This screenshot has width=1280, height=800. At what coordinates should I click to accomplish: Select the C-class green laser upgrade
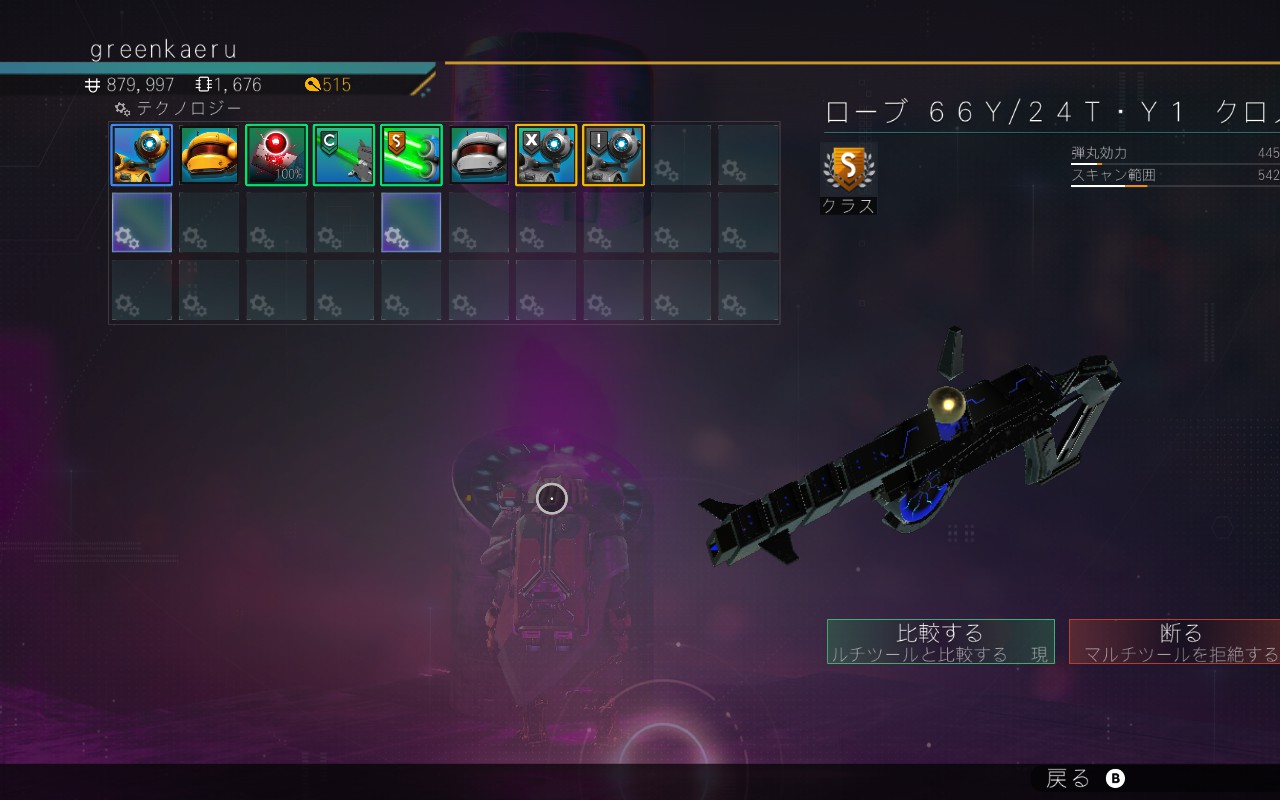tap(344, 155)
